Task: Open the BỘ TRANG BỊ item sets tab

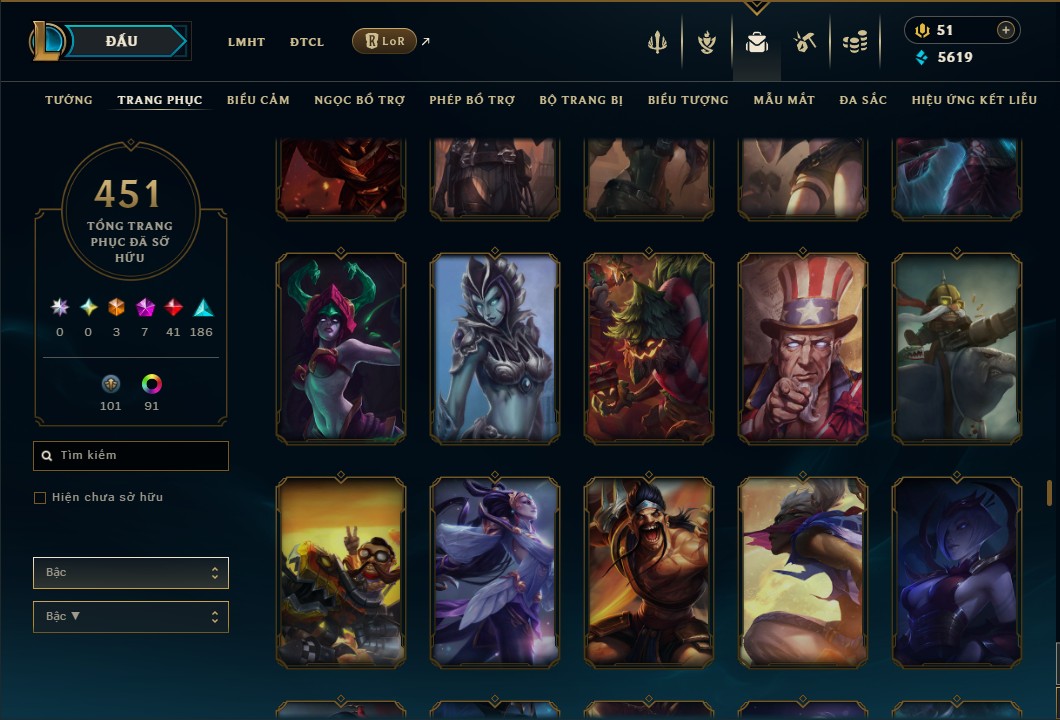Action: coord(581,100)
